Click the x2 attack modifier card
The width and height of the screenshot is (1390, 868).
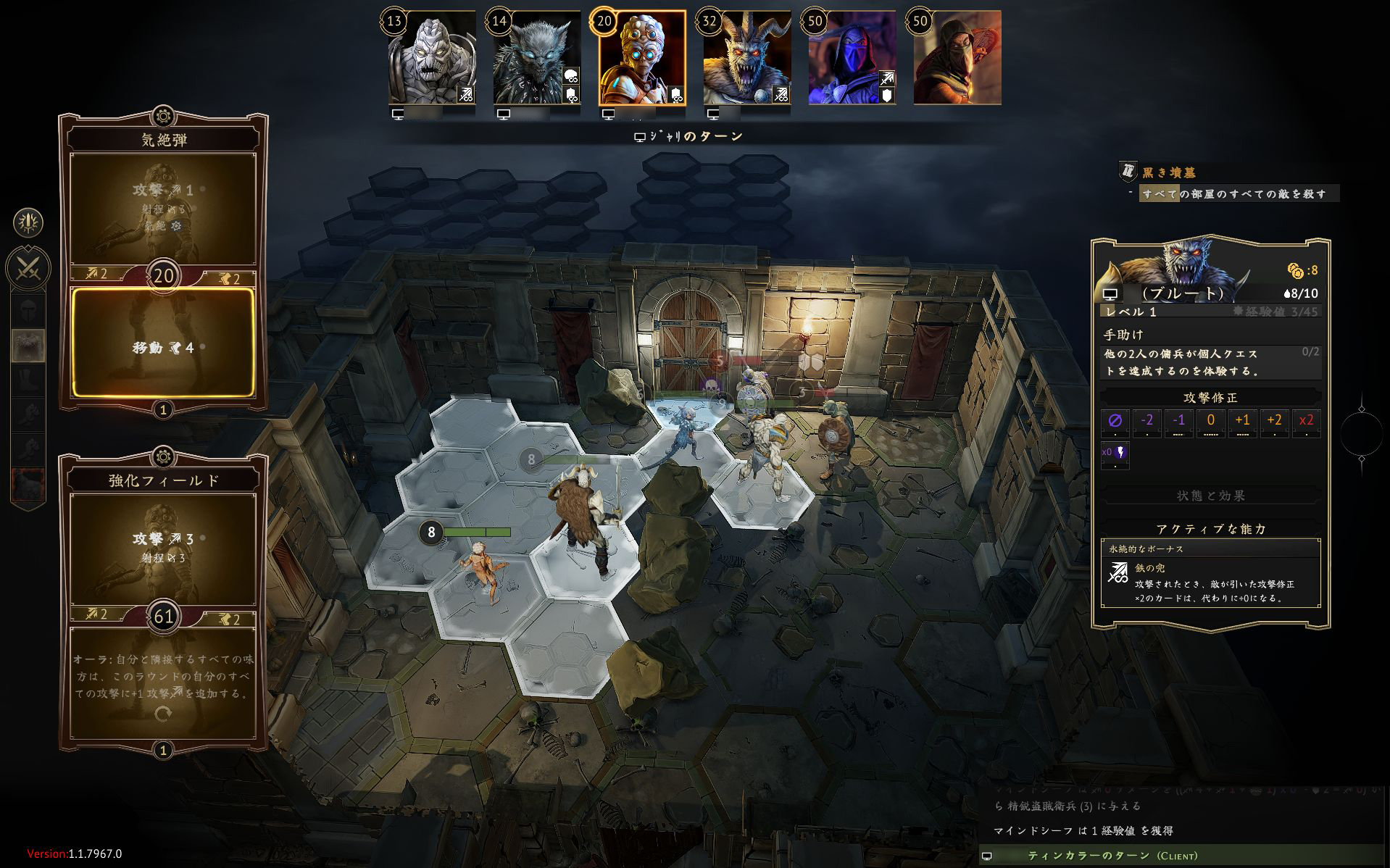(1306, 422)
